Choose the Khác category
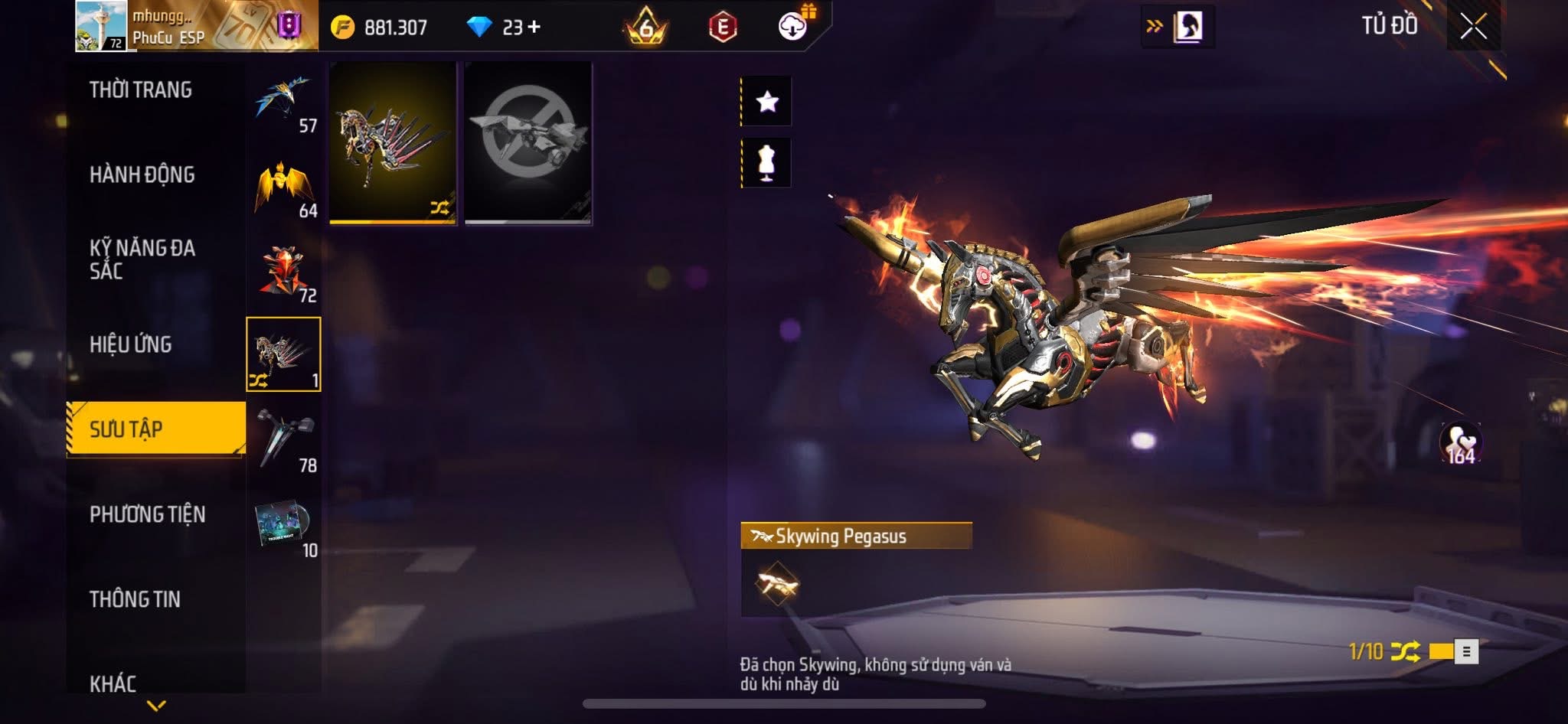 tap(113, 683)
